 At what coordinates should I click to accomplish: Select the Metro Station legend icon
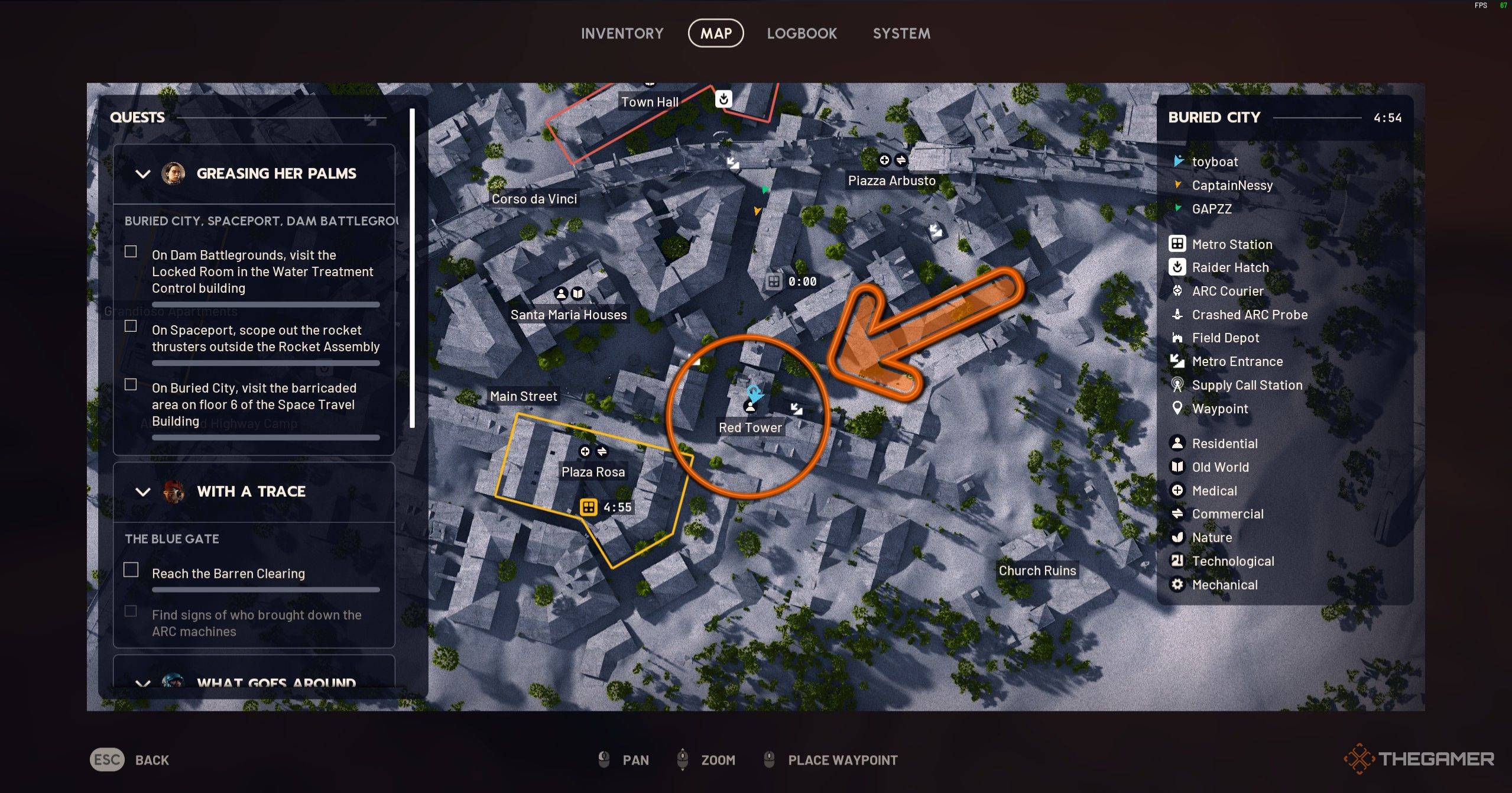tap(1178, 244)
